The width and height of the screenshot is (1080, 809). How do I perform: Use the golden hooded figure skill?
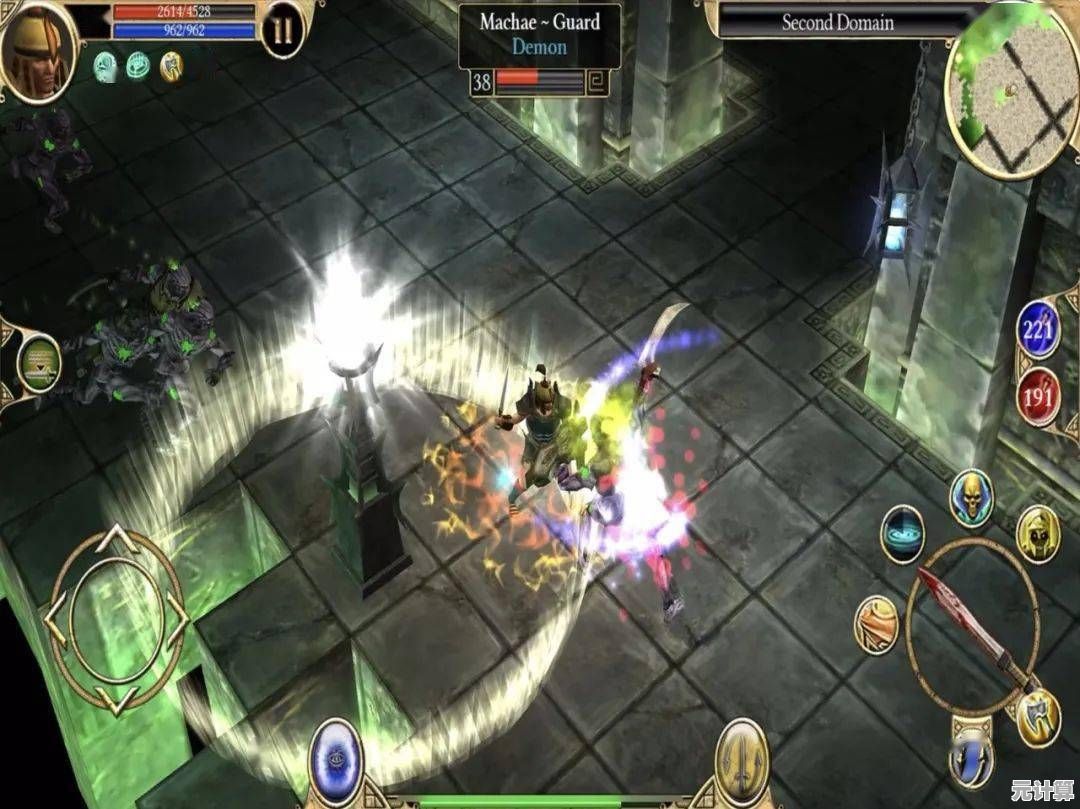pyautogui.click(x=1037, y=535)
